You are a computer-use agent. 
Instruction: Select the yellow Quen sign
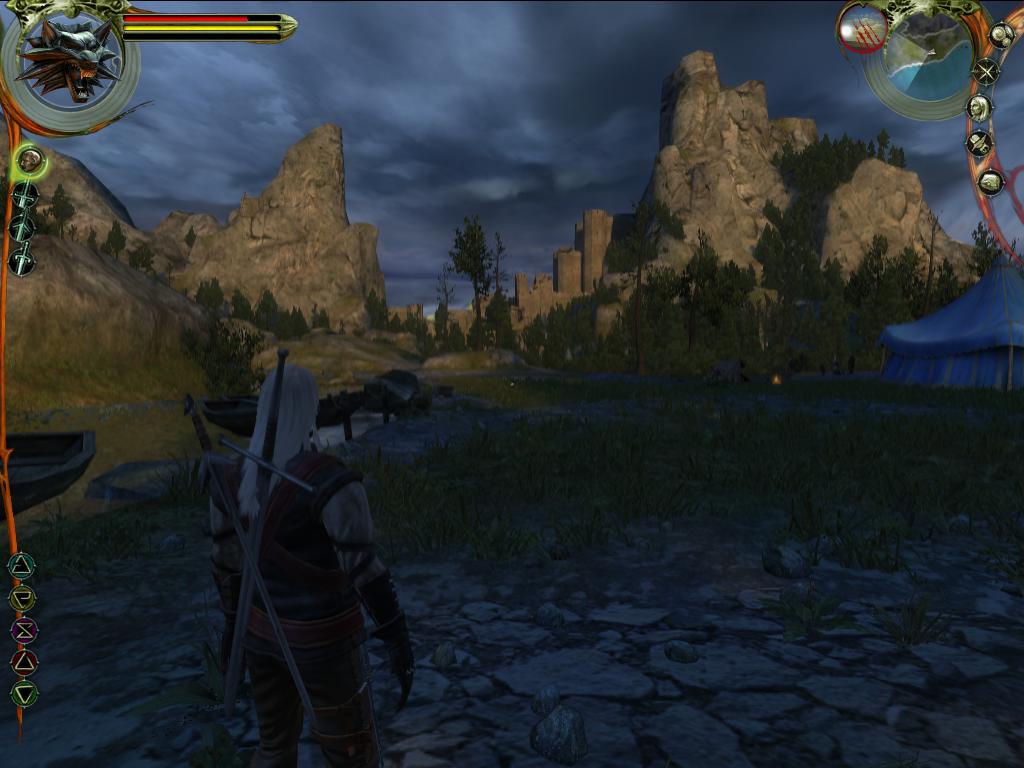[x=22, y=598]
